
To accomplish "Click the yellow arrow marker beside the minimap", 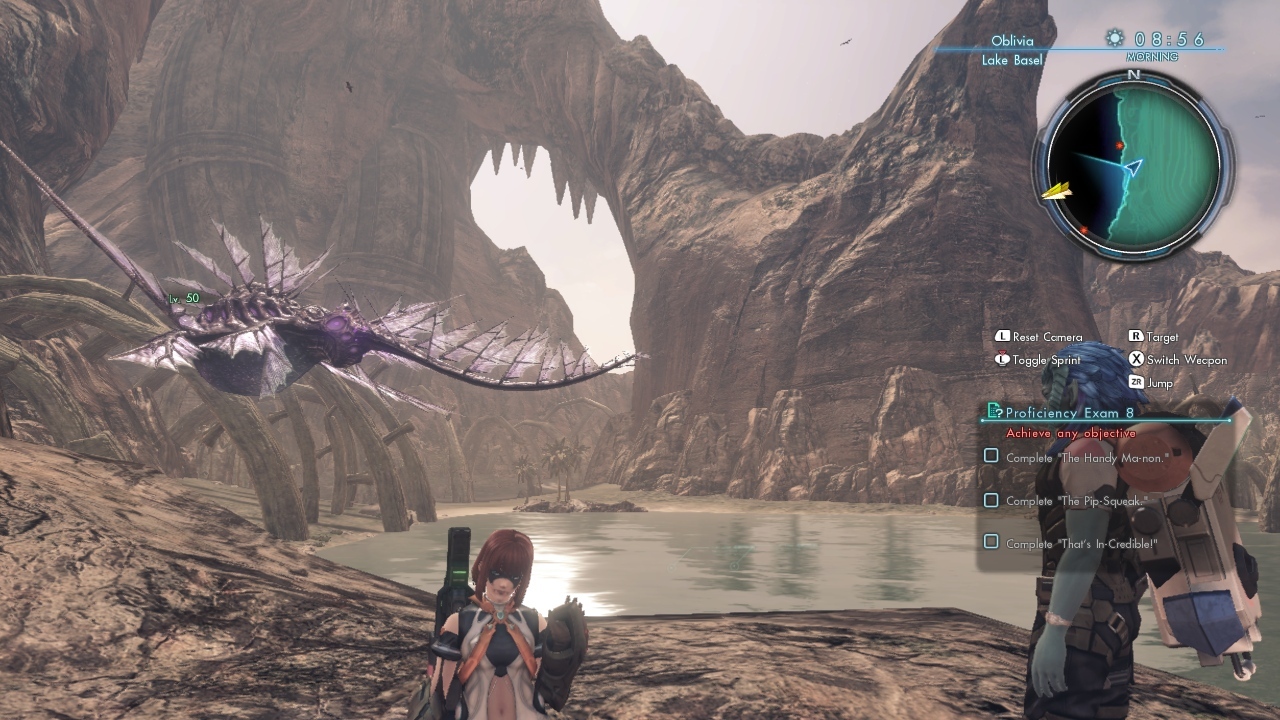I will click(1055, 190).
